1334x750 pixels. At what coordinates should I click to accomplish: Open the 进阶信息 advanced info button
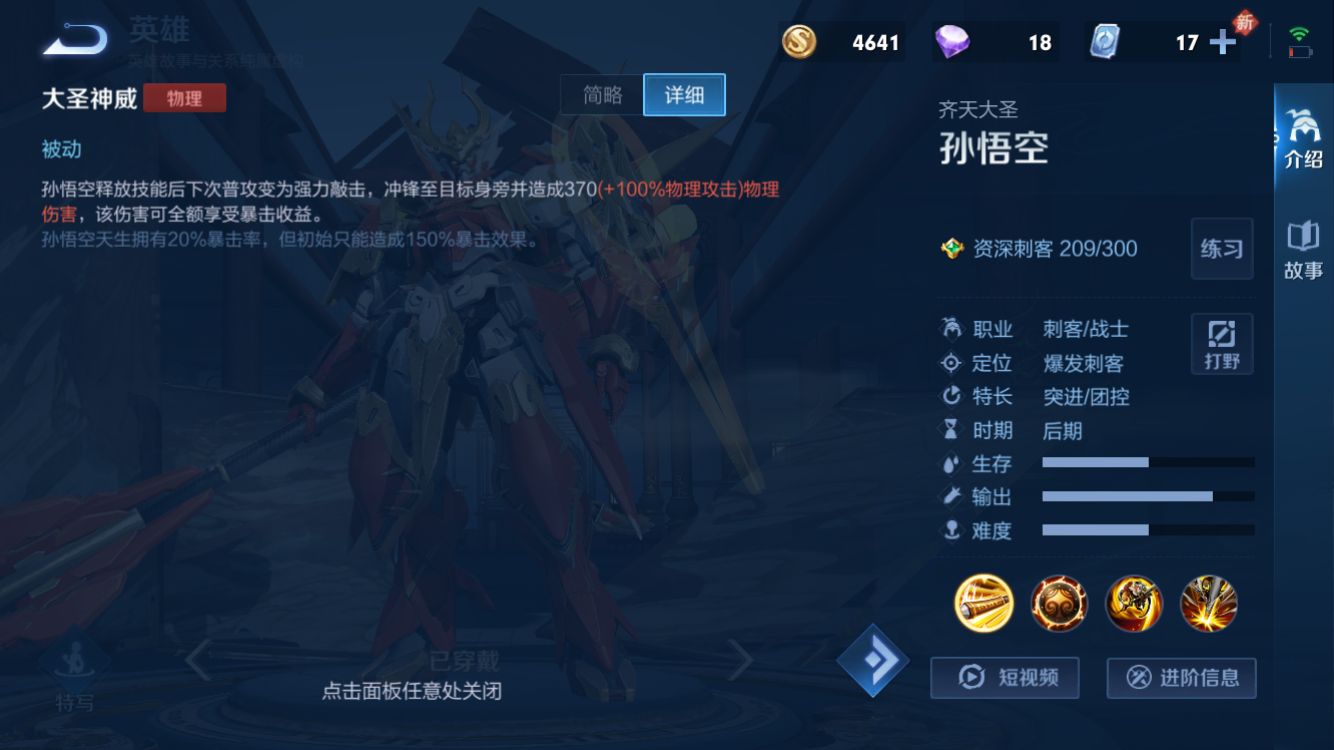coord(1181,678)
